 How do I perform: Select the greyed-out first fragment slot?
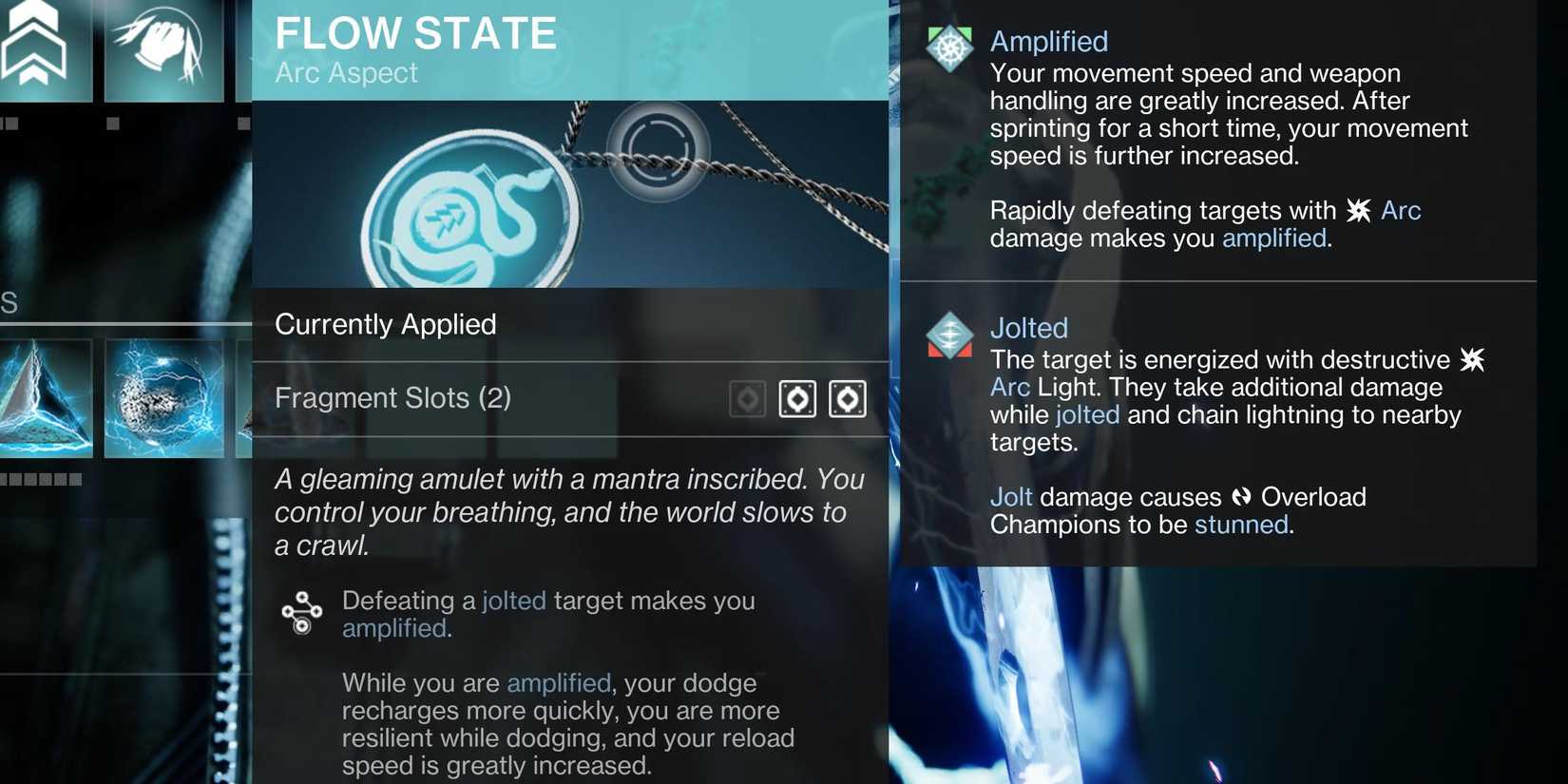(x=747, y=398)
